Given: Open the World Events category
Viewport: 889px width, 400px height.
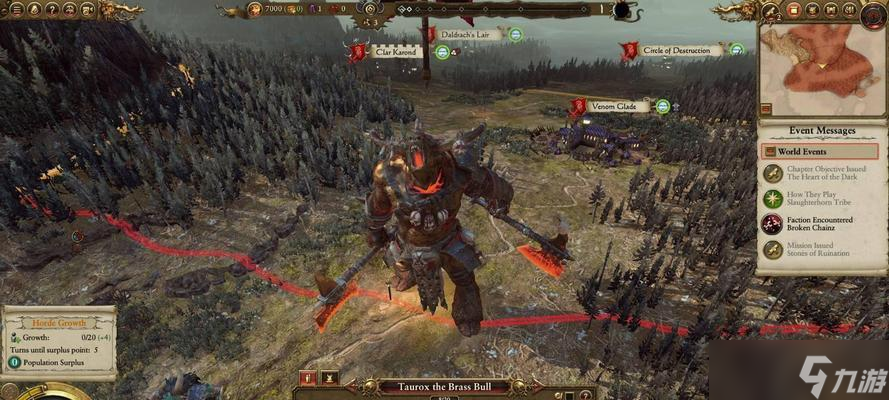Looking at the screenshot, I should point(818,151).
